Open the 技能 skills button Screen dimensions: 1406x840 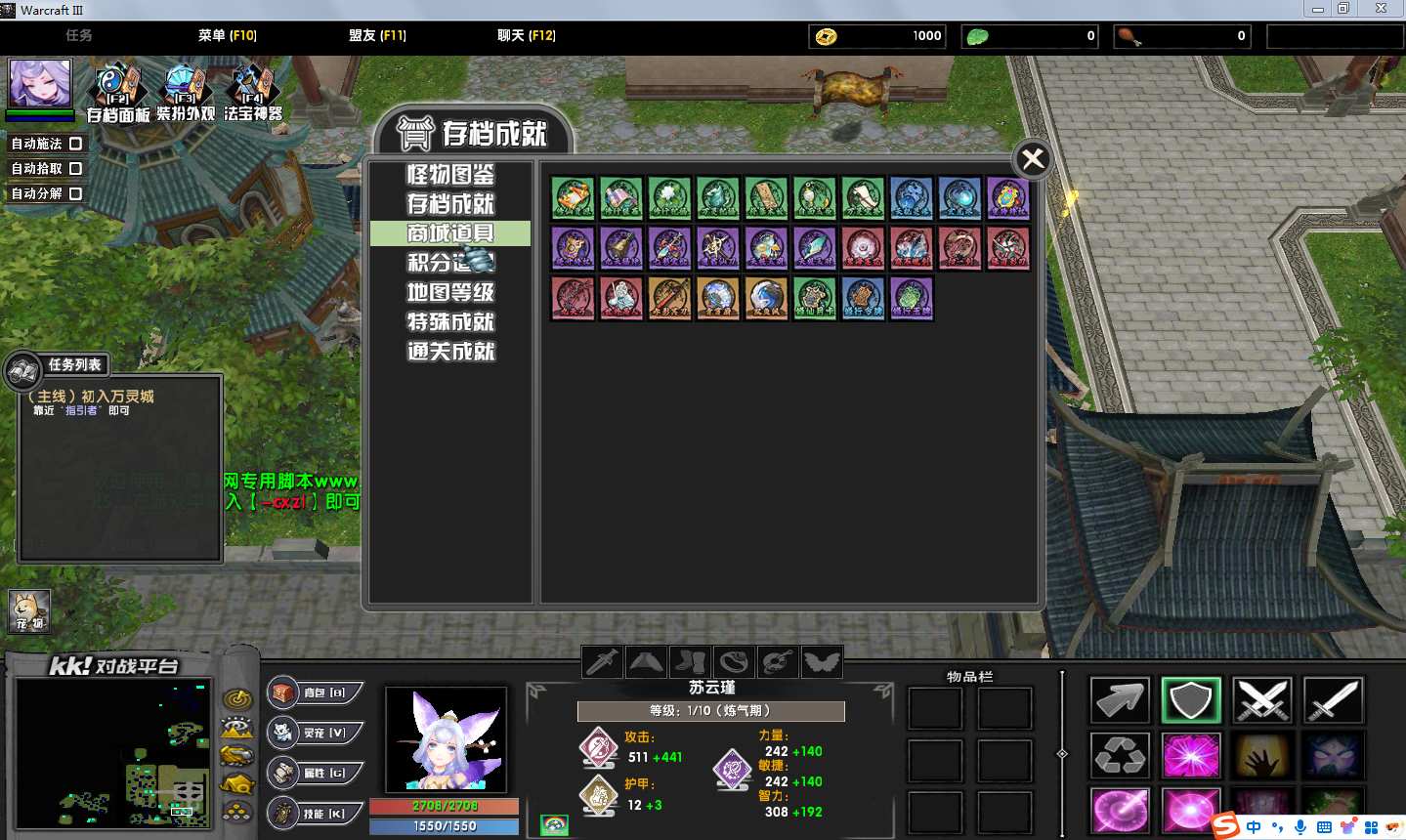click(x=316, y=813)
